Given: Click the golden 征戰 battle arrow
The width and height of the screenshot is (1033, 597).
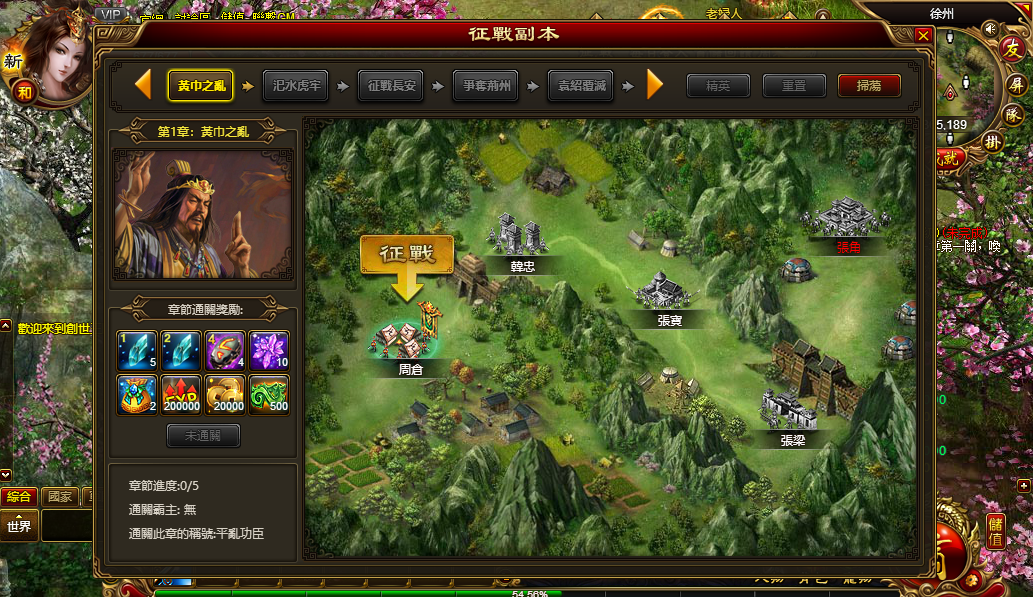Looking at the screenshot, I should 407,264.
